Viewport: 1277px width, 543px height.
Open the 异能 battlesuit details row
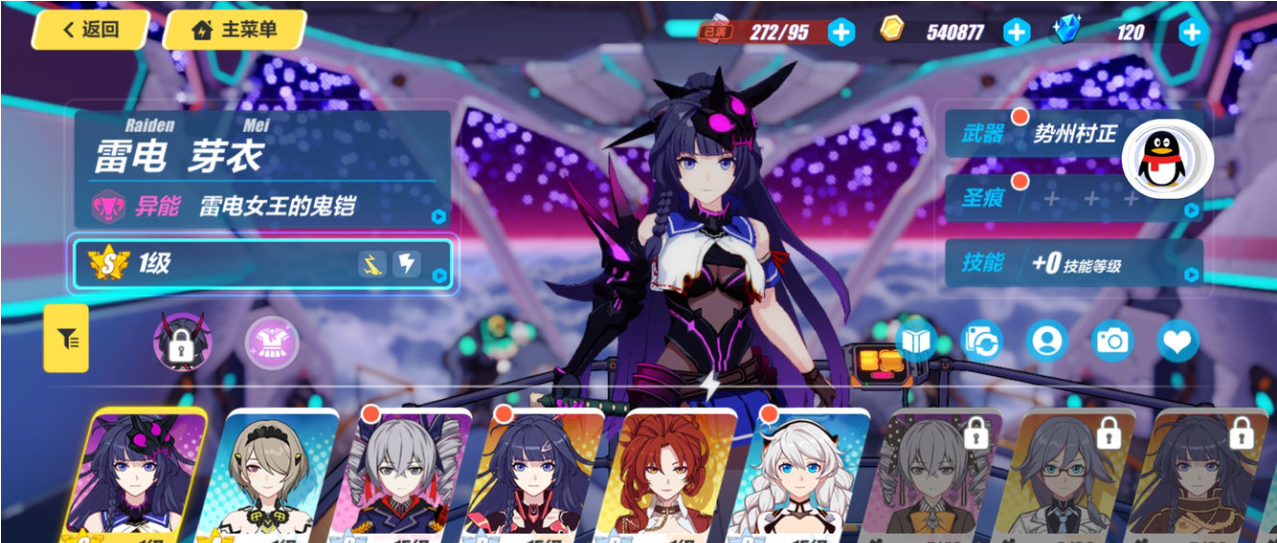pyautogui.click(x=262, y=207)
